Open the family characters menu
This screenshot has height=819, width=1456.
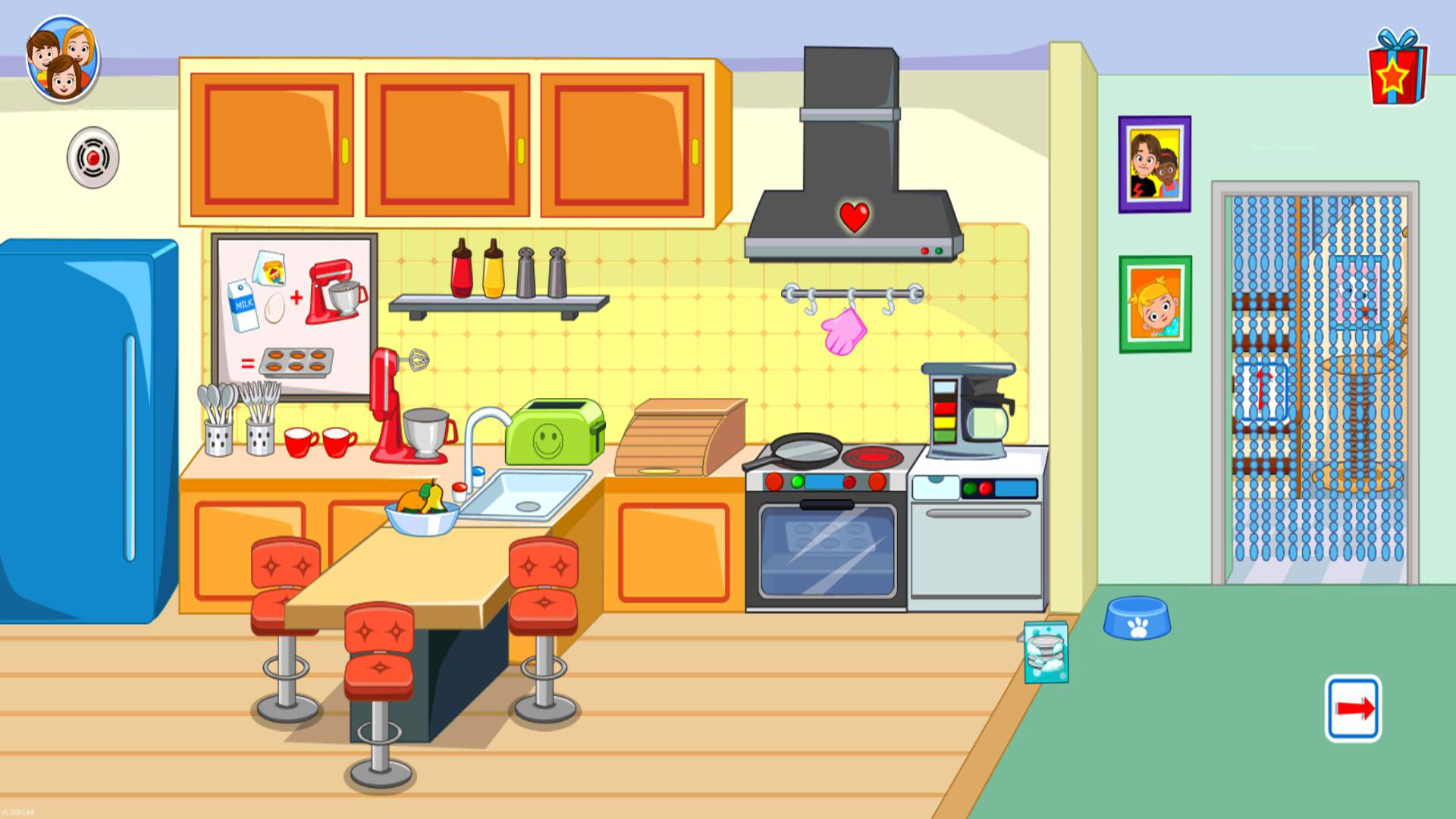(x=63, y=59)
